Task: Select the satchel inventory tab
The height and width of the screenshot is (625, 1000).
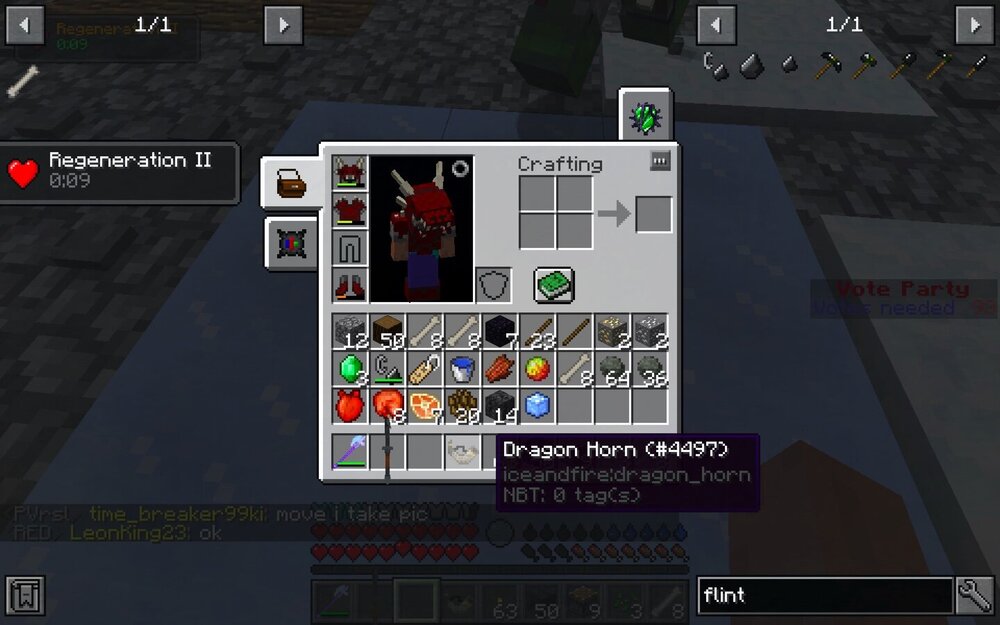Action: pos(291,183)
